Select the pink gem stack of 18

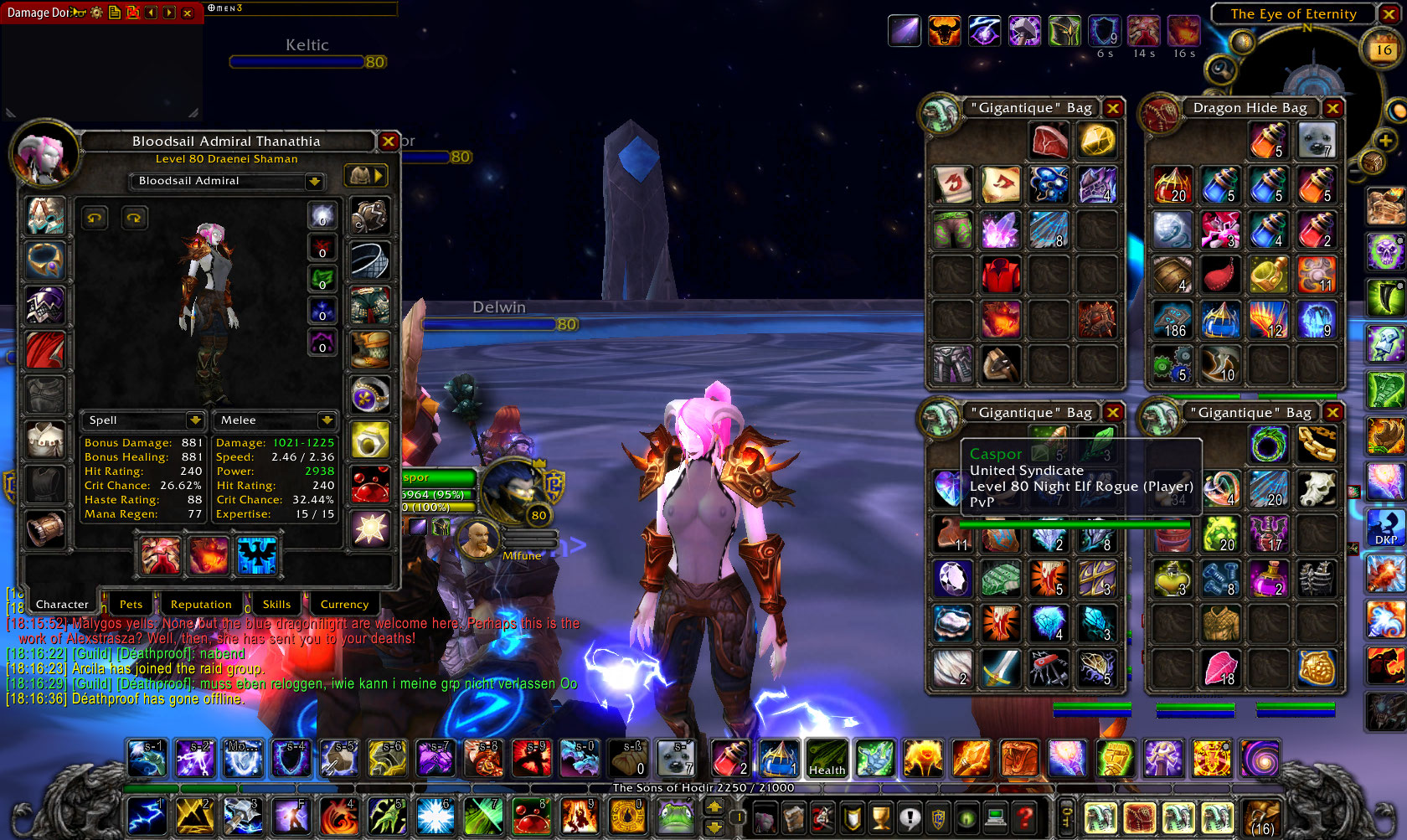(1220, 667)
